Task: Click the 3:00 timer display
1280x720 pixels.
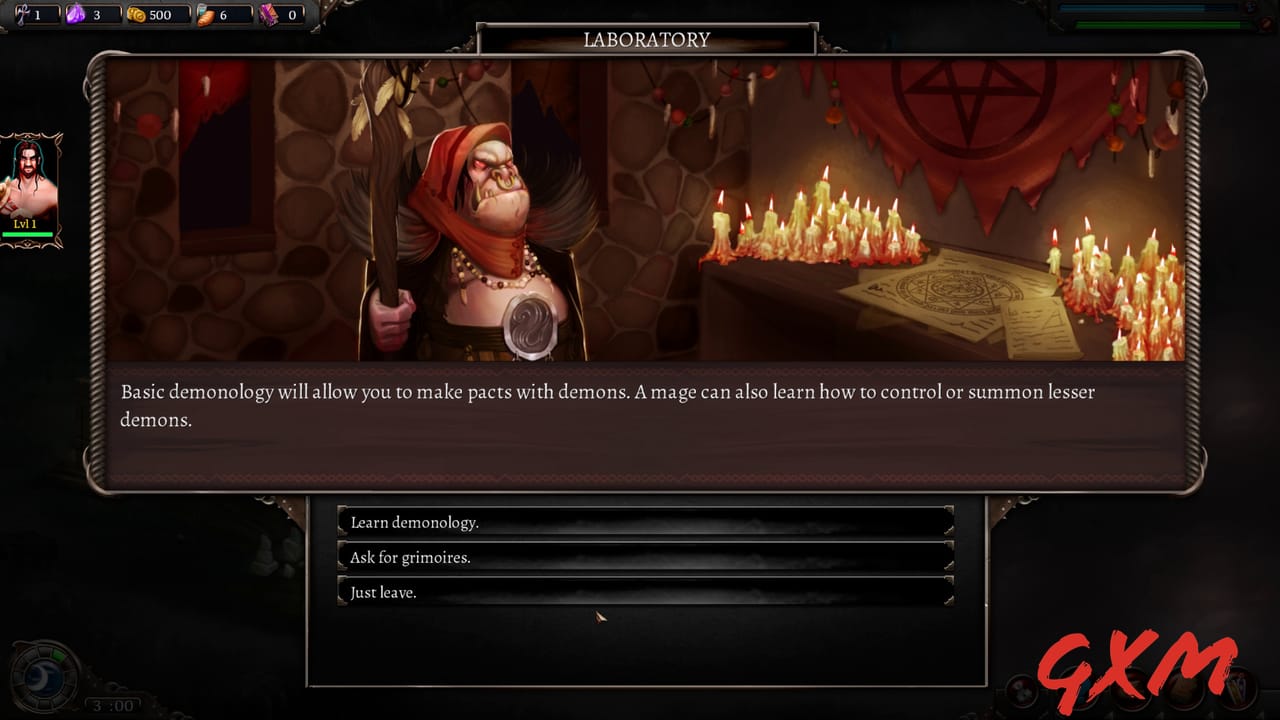Action: coord(115,706)
